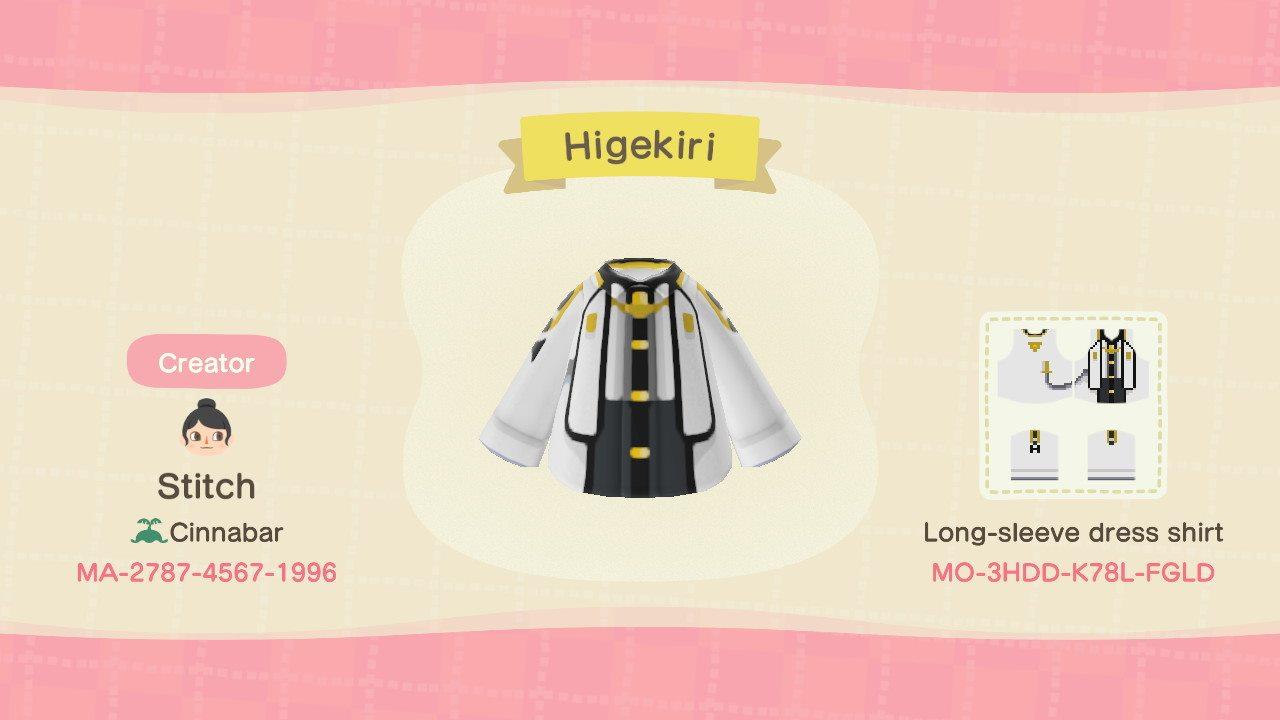Open the Long-sleeve dress shirt category selector

pyautogui.click(x=1073, y=532)
